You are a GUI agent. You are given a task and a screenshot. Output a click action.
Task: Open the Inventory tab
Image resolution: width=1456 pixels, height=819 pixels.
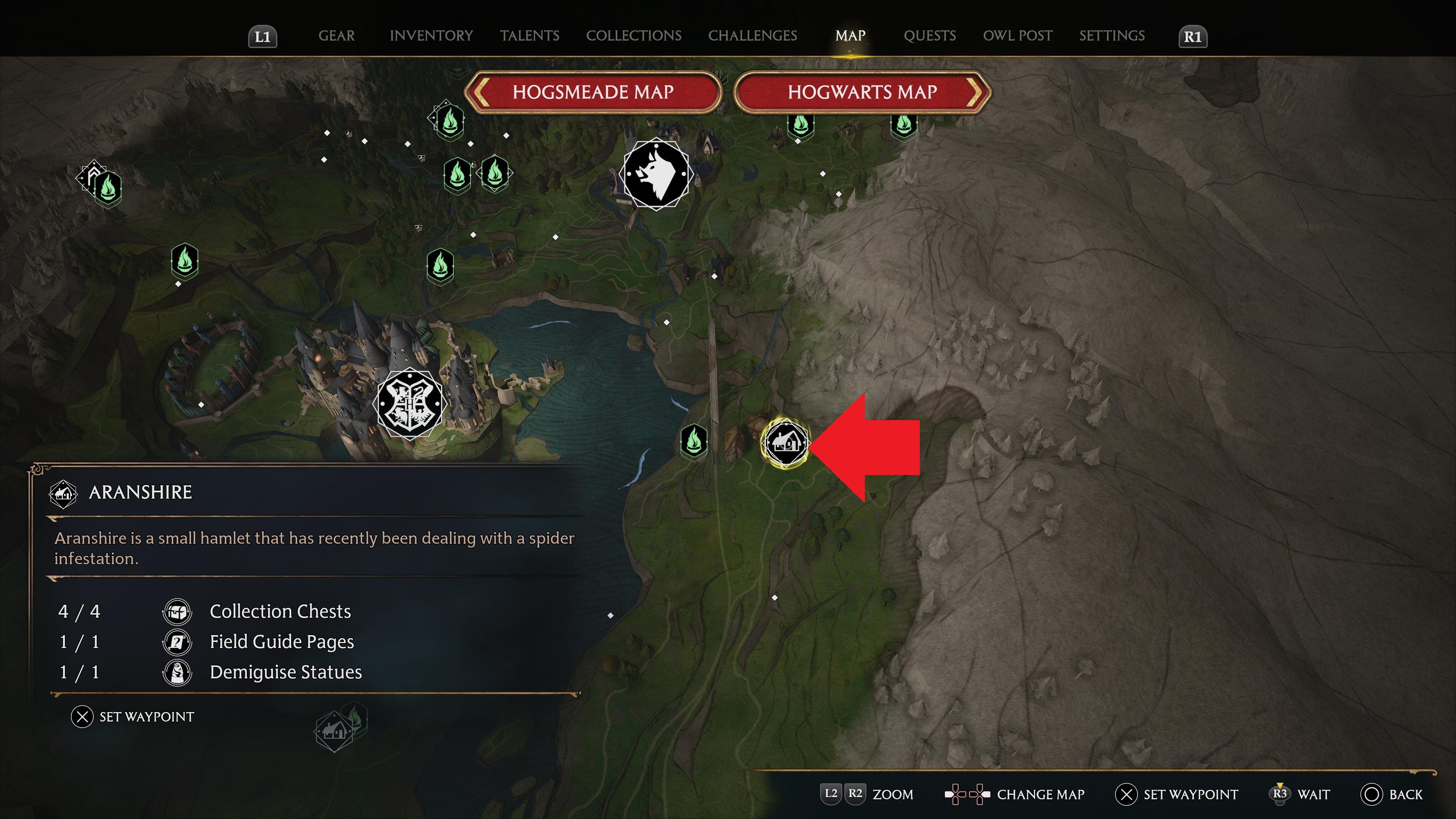point(431,36)
